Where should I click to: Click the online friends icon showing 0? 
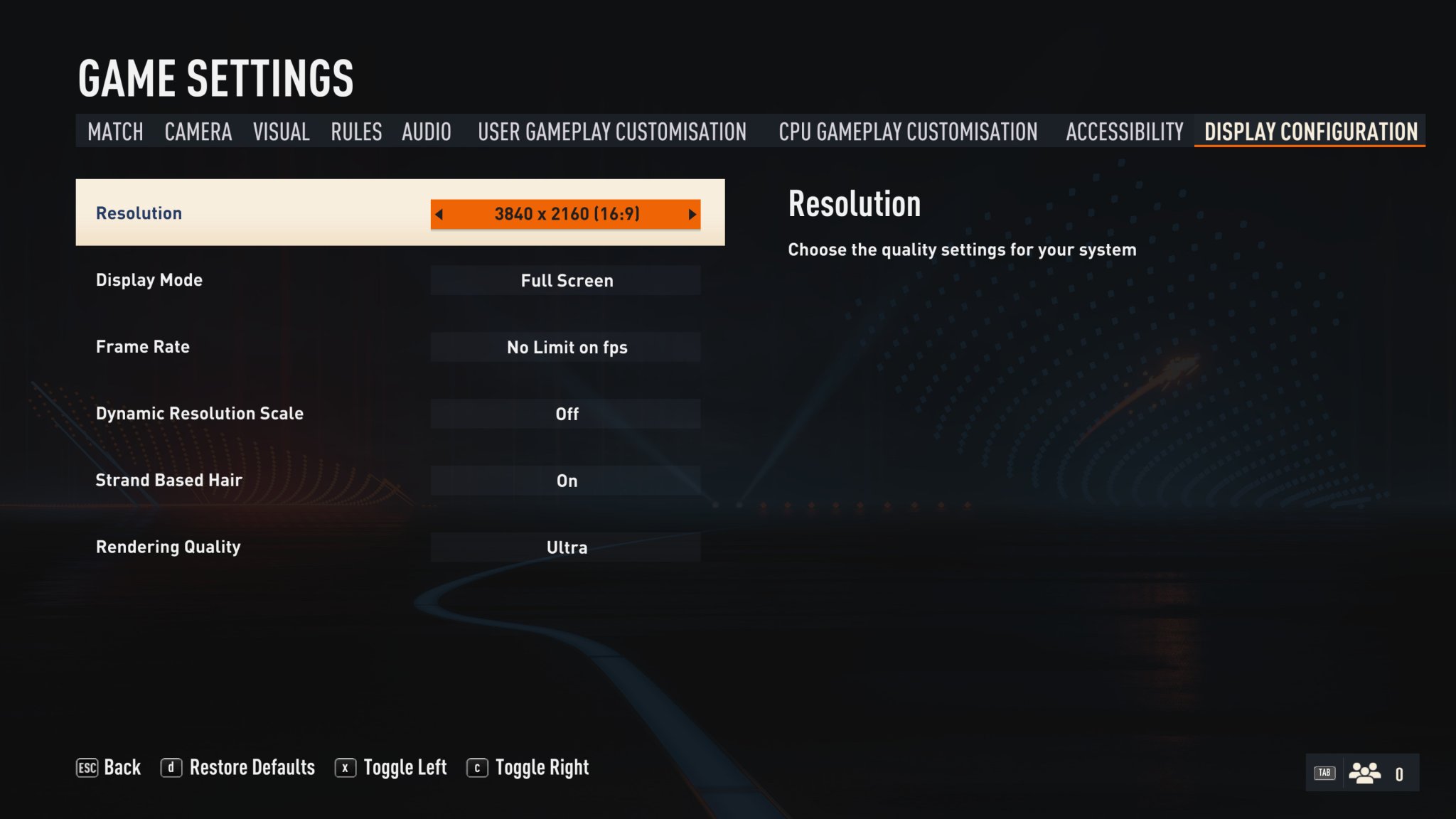click(1366, 771)
